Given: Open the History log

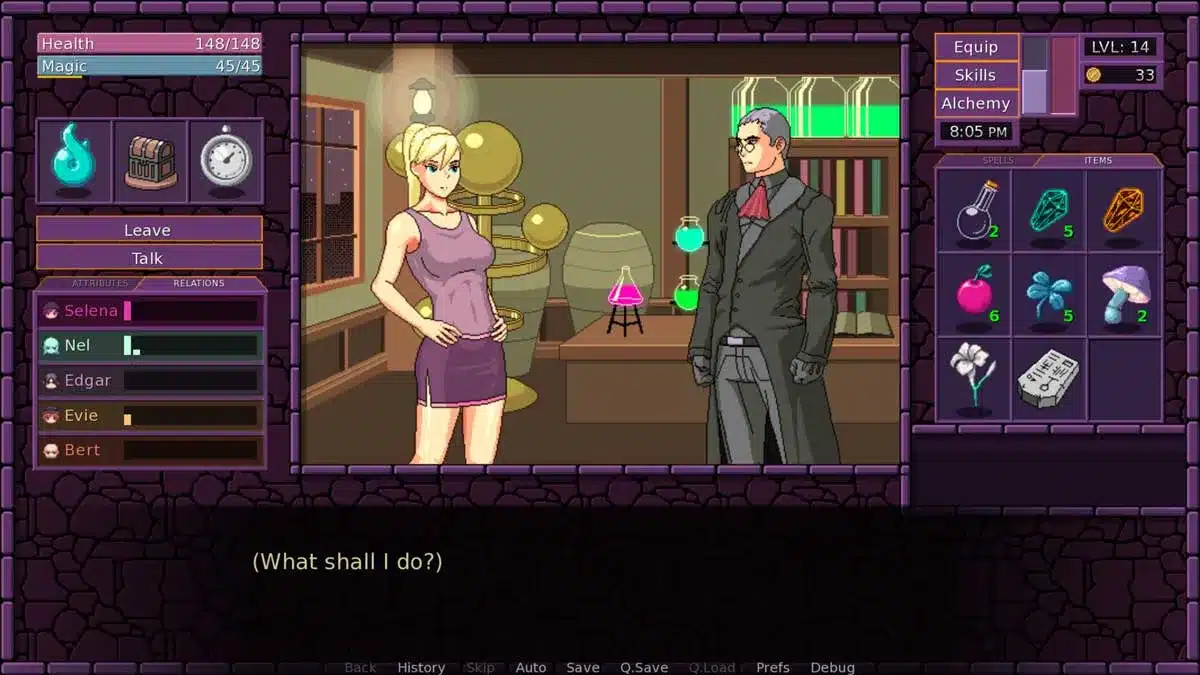Looking at the screenshot, I should [421, 667].
